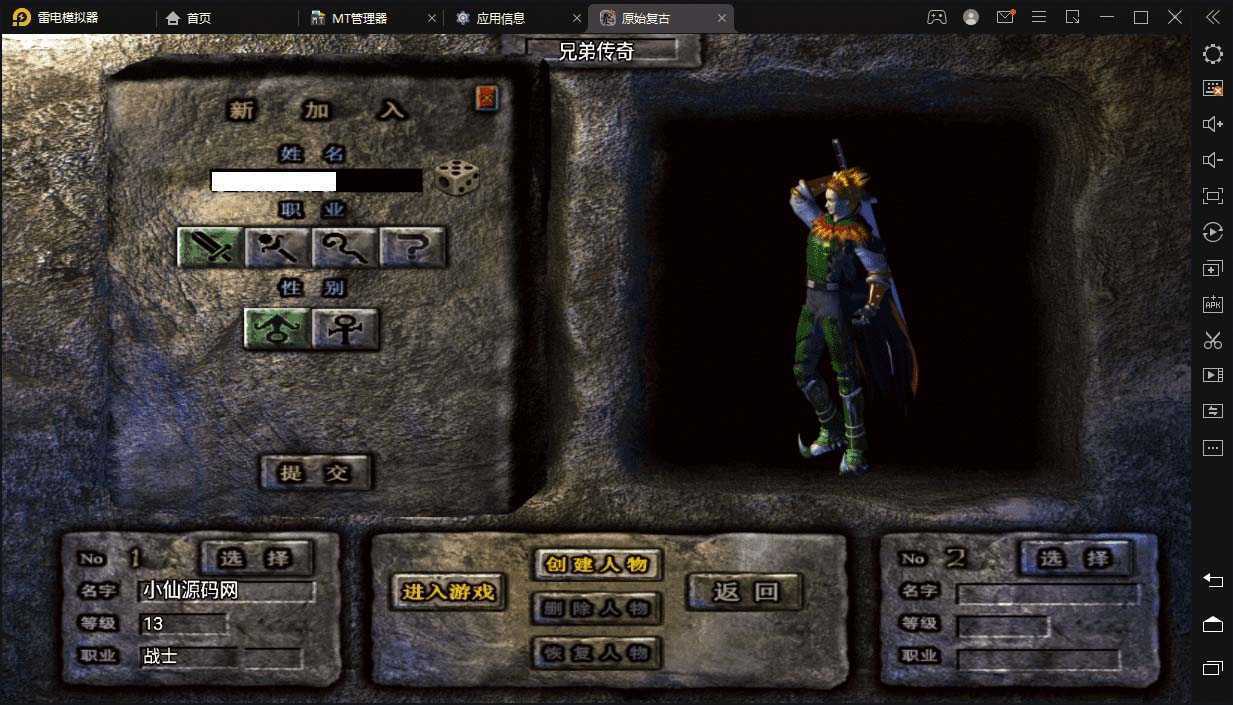Close the new character creation panel
This screenshot has height=705, width=1233.
point(487,98)
